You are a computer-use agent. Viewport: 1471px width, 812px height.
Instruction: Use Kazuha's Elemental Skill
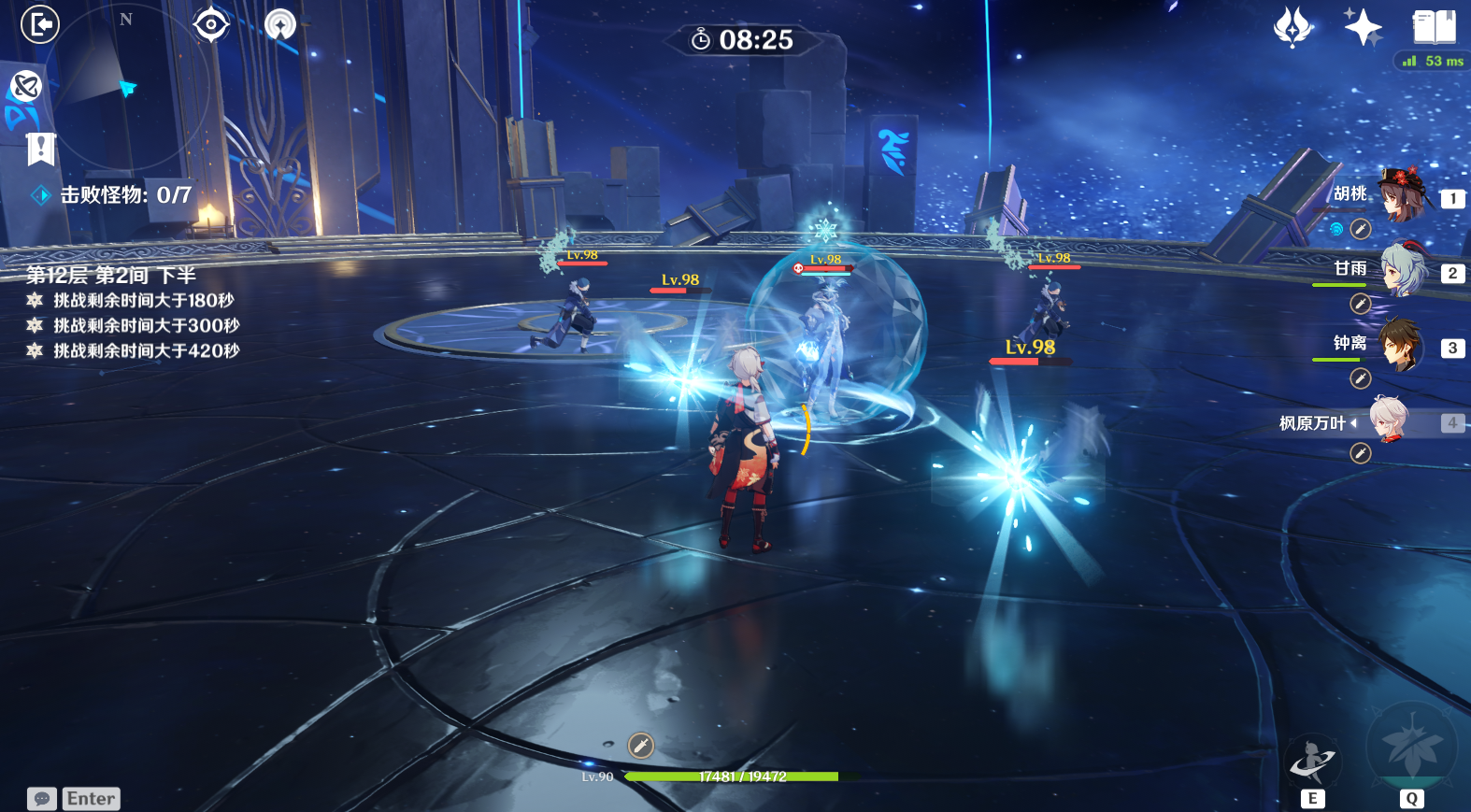pos(1312,763)
